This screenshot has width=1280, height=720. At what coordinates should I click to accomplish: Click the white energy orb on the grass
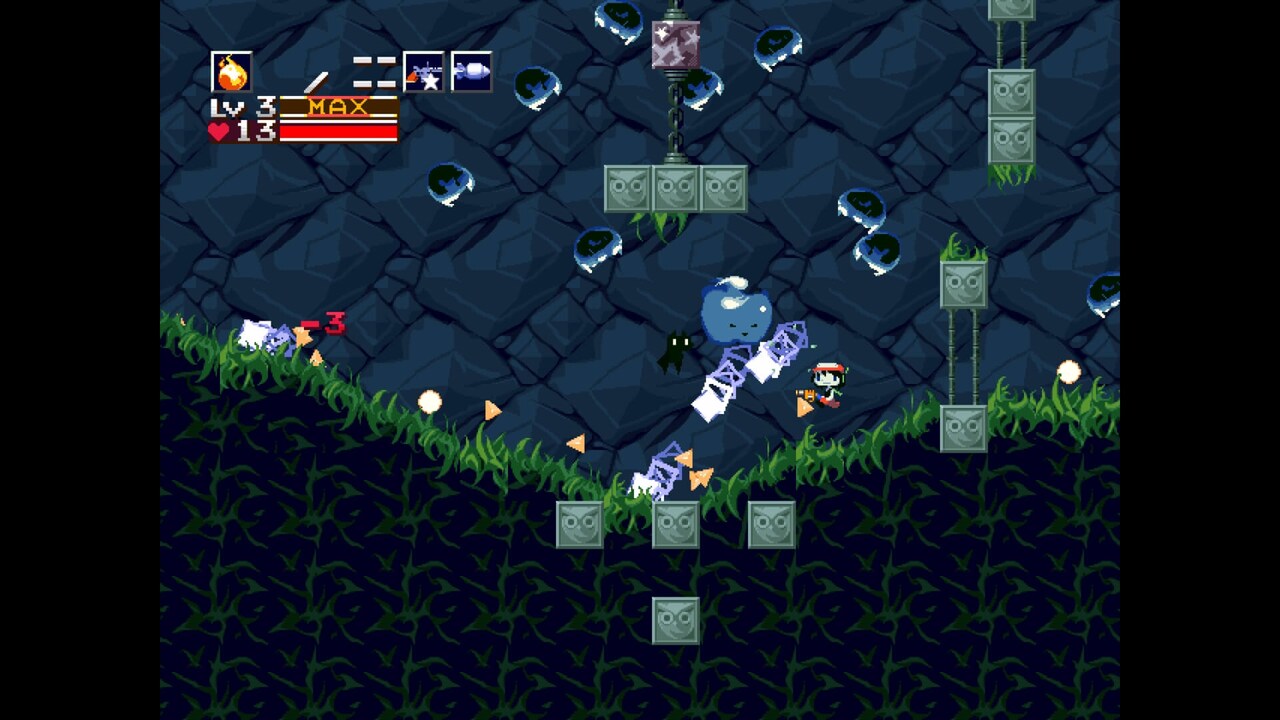(434, 400)
